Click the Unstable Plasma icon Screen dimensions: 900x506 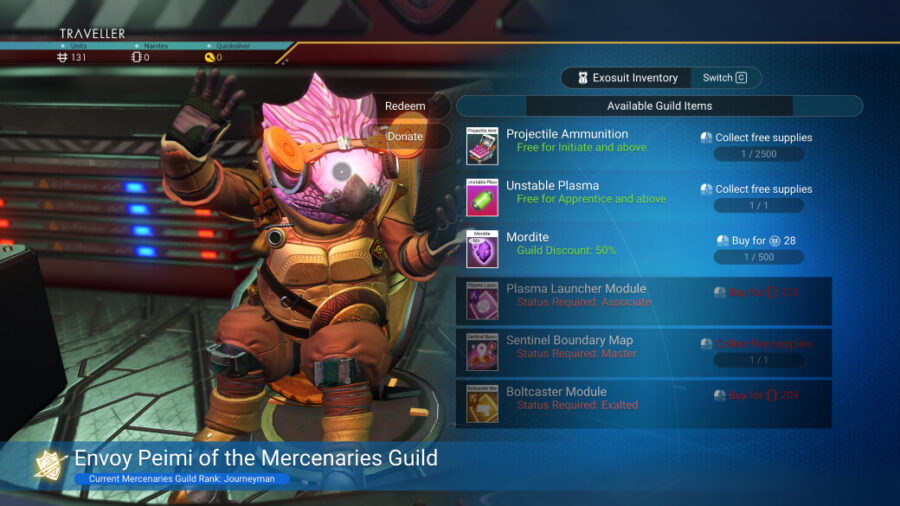482,197
